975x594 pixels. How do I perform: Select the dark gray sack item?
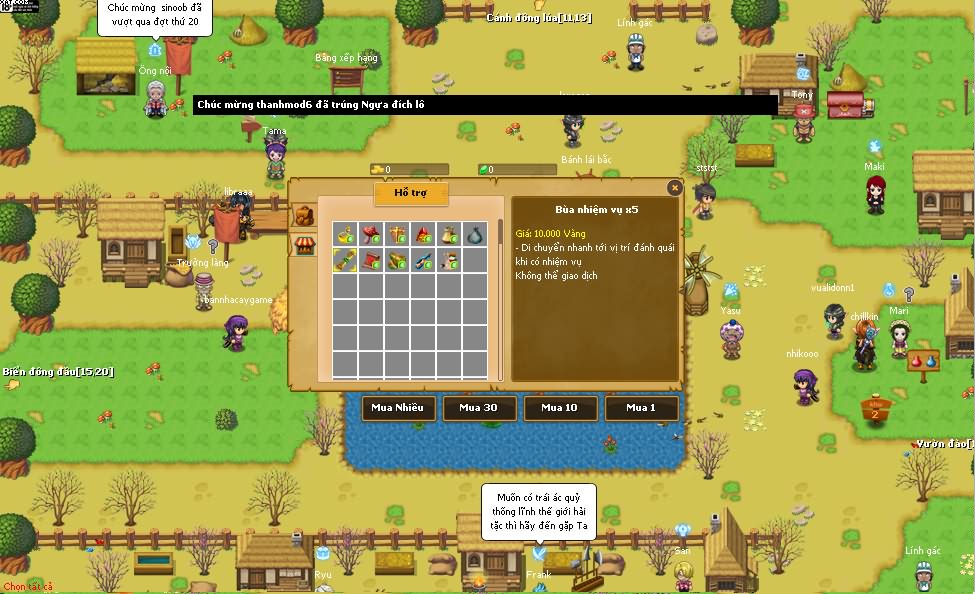[475, 234]
